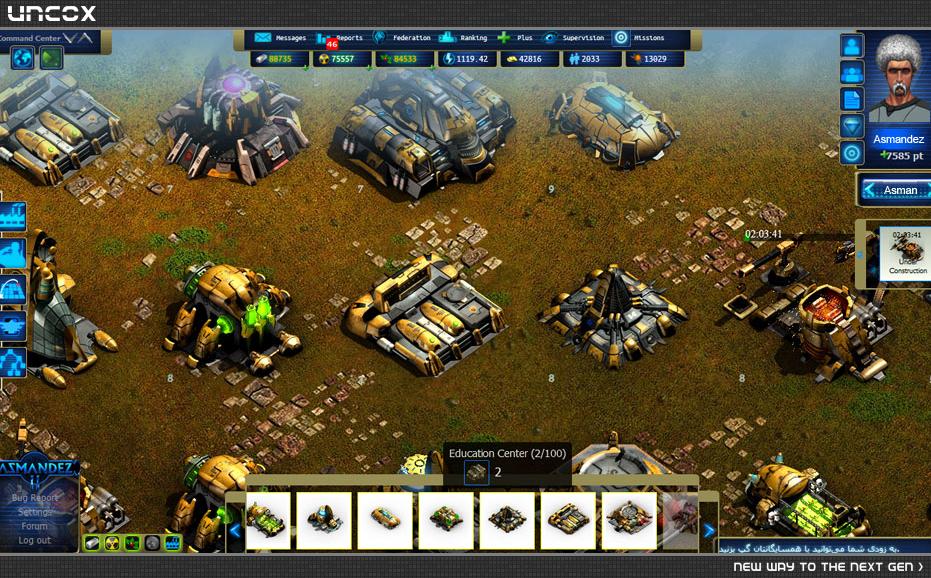Open the Under Construction queue item

tap(907, 253)
